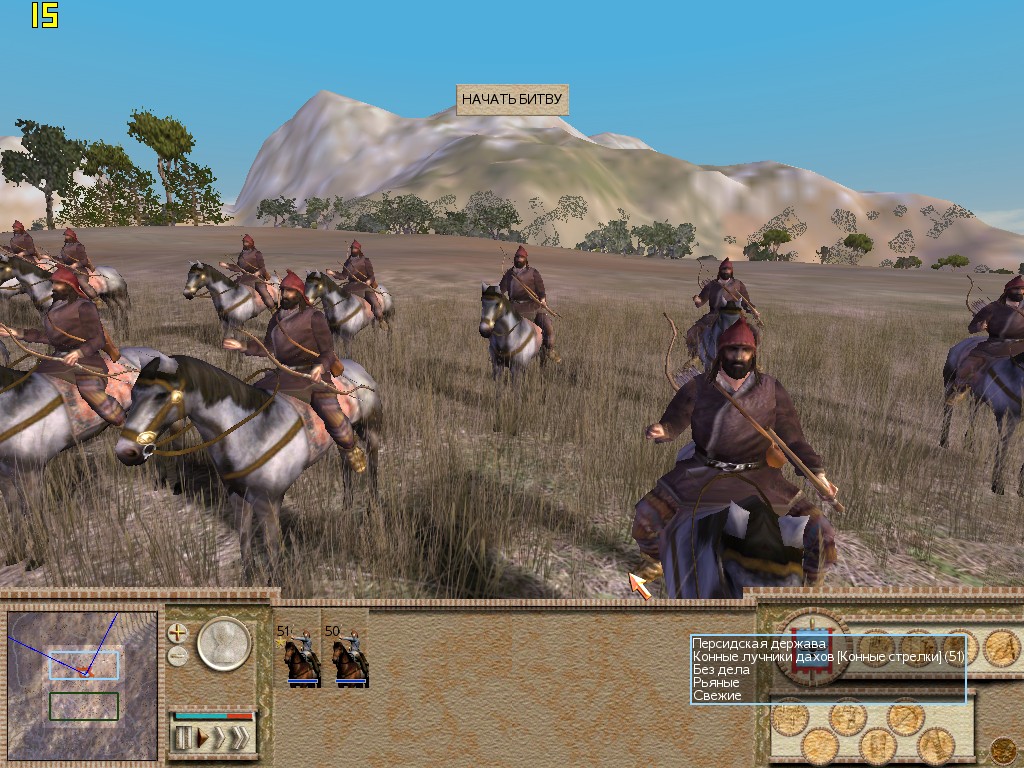Click the large round silver medallion beside the minimap

point(223,644)
